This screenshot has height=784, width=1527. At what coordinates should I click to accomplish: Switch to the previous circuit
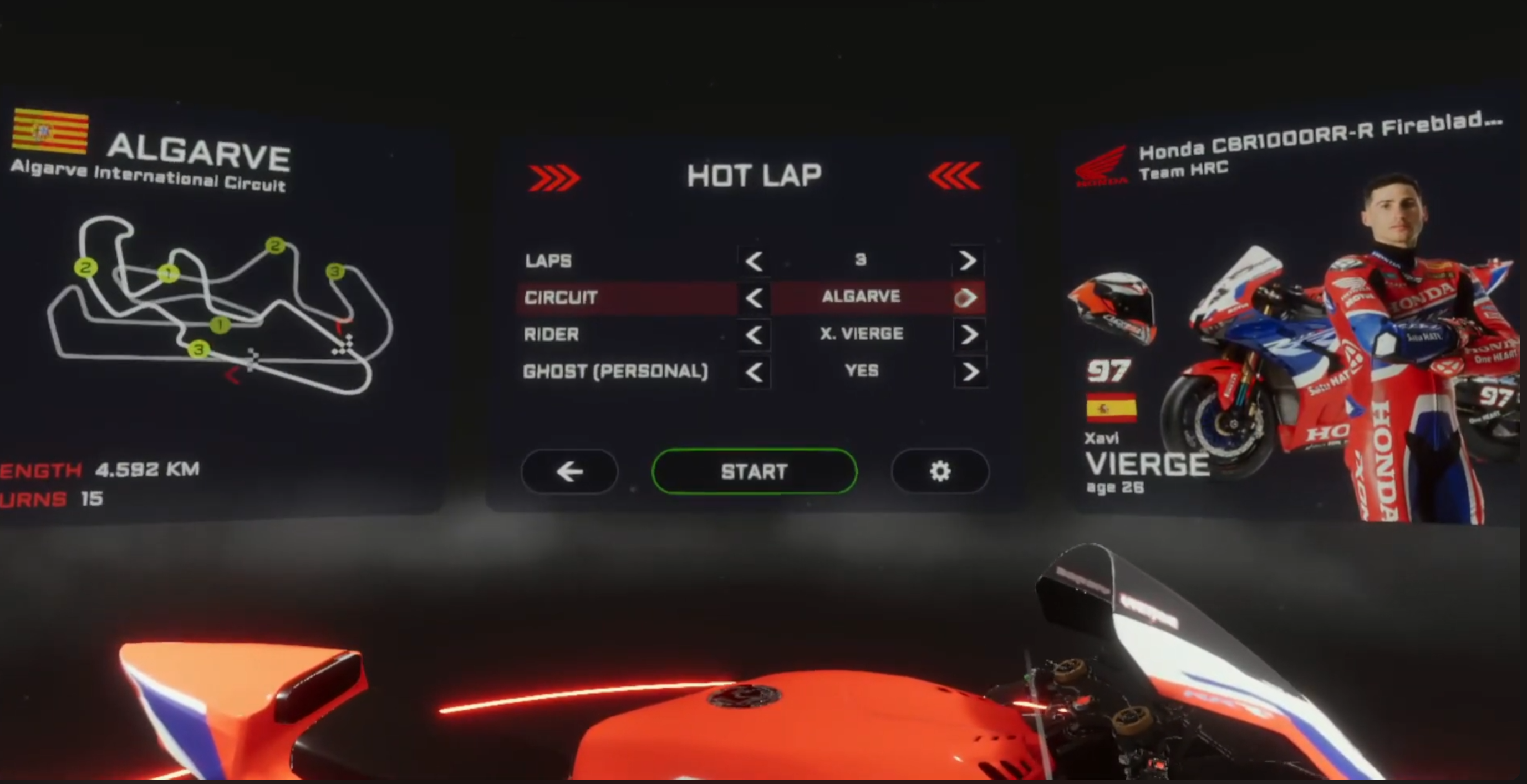[754, 298]
